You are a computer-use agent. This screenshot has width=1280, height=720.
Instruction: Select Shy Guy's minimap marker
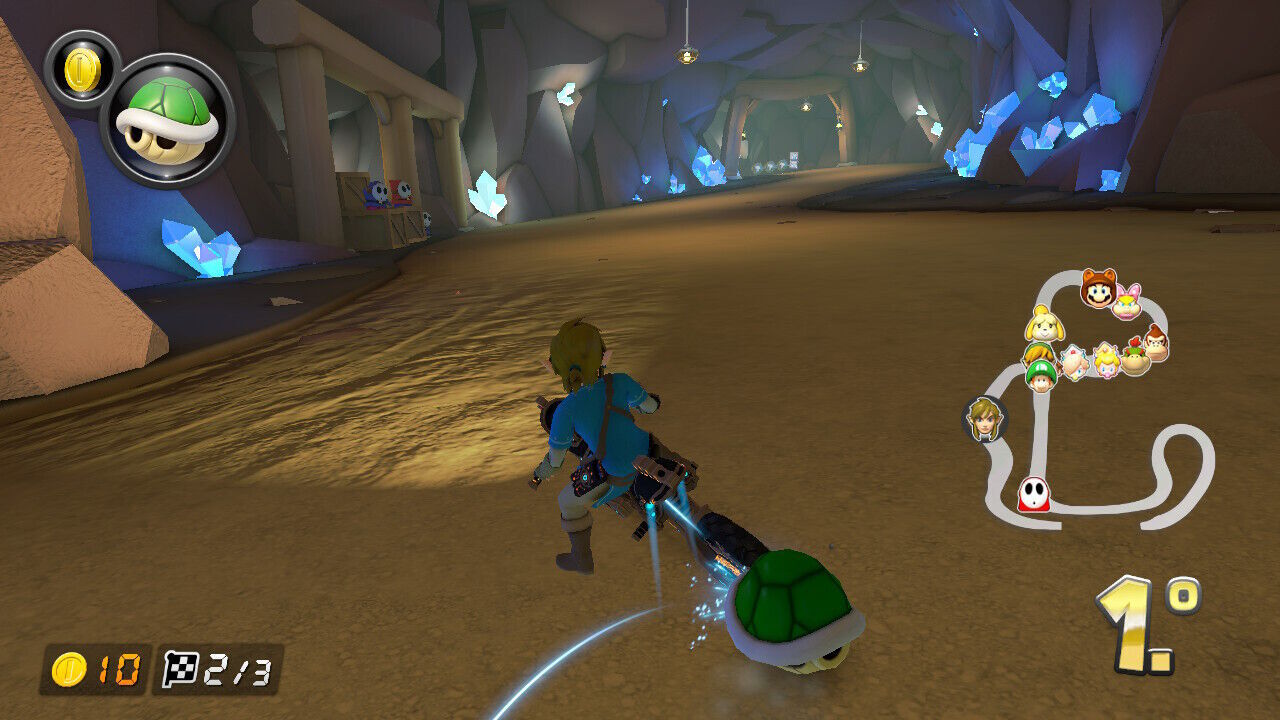[x=1034, y=493]
